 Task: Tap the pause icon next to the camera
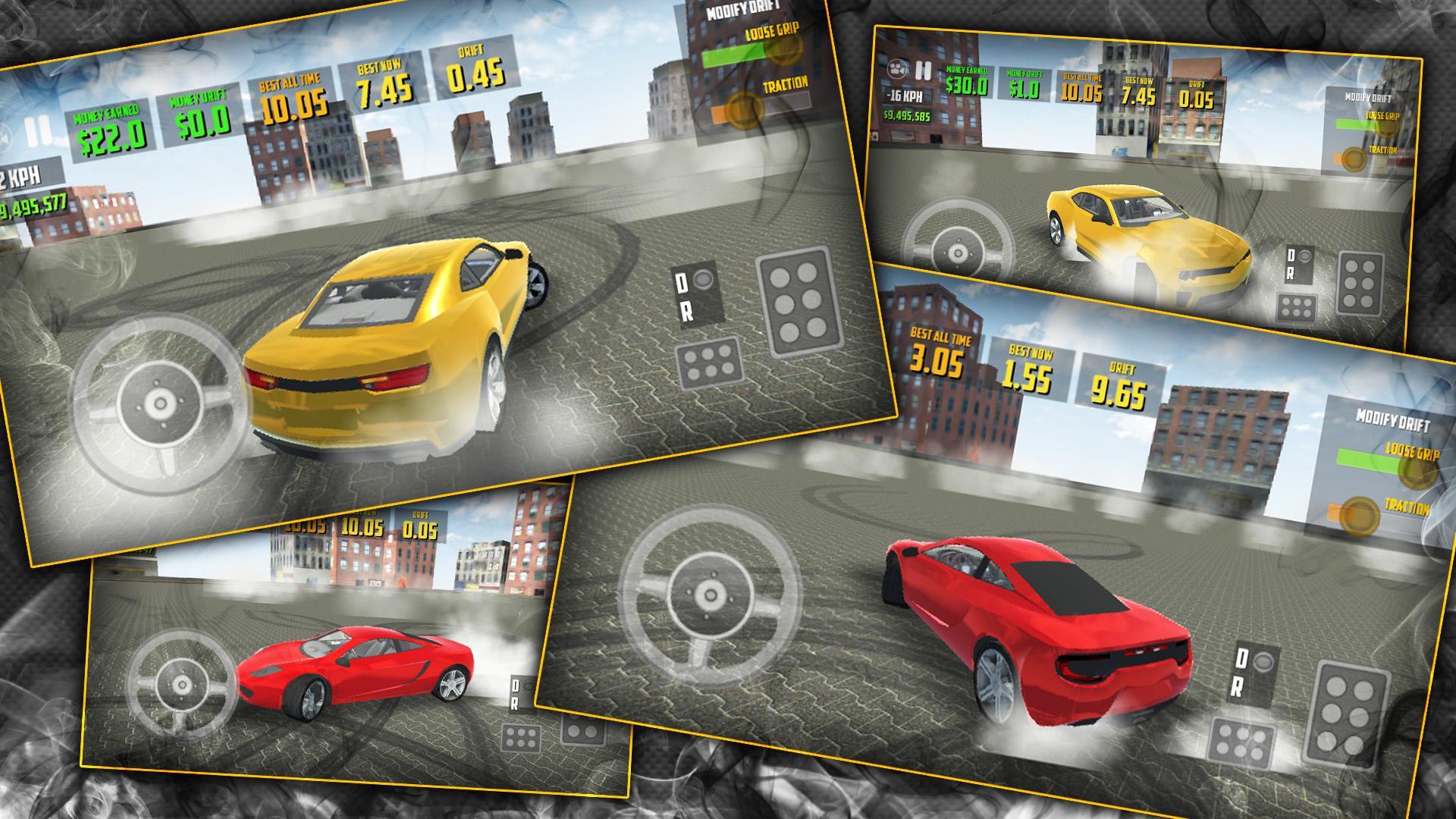(924, 71)
